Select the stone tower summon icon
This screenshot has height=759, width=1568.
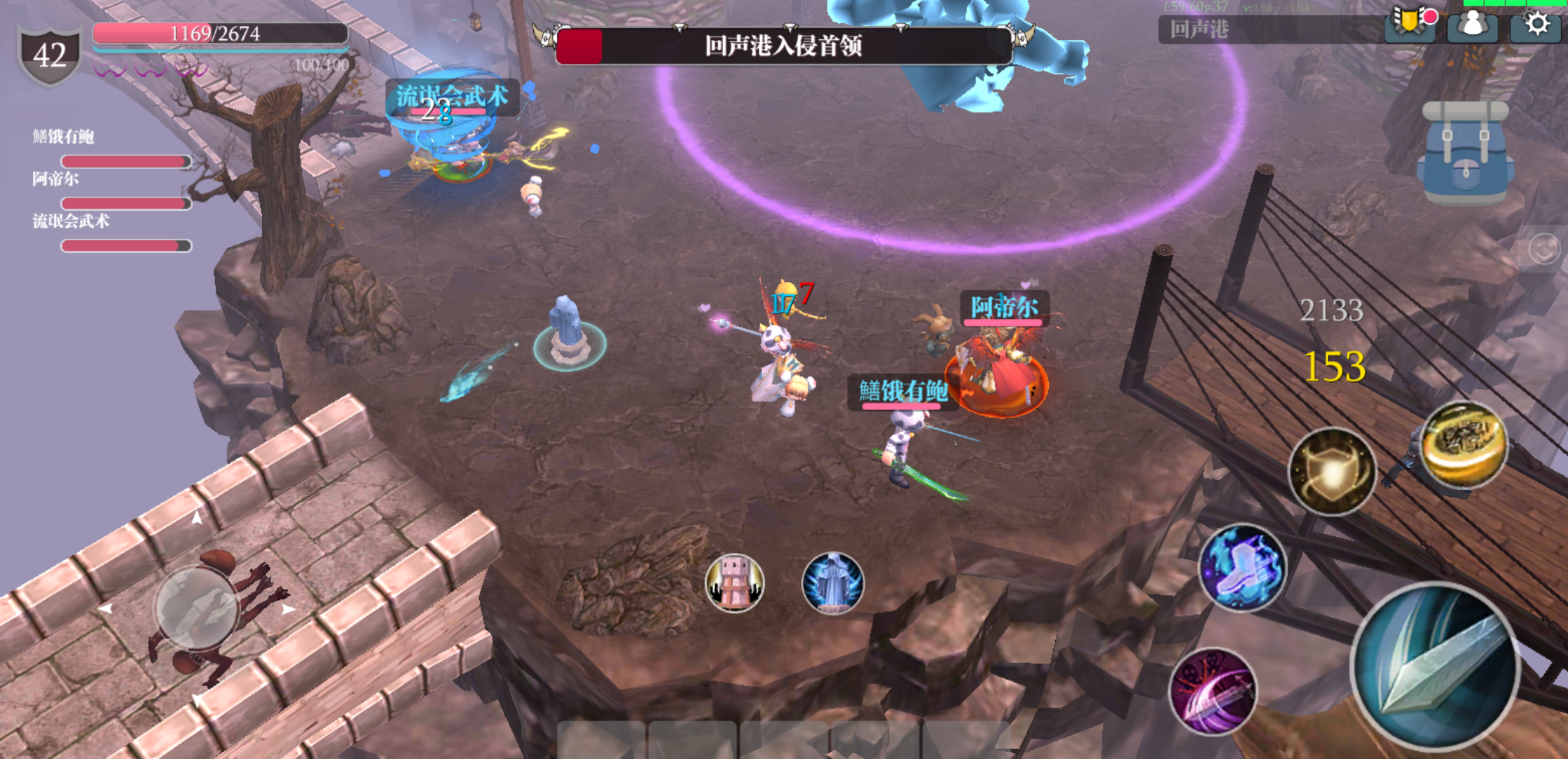(734, 582)
